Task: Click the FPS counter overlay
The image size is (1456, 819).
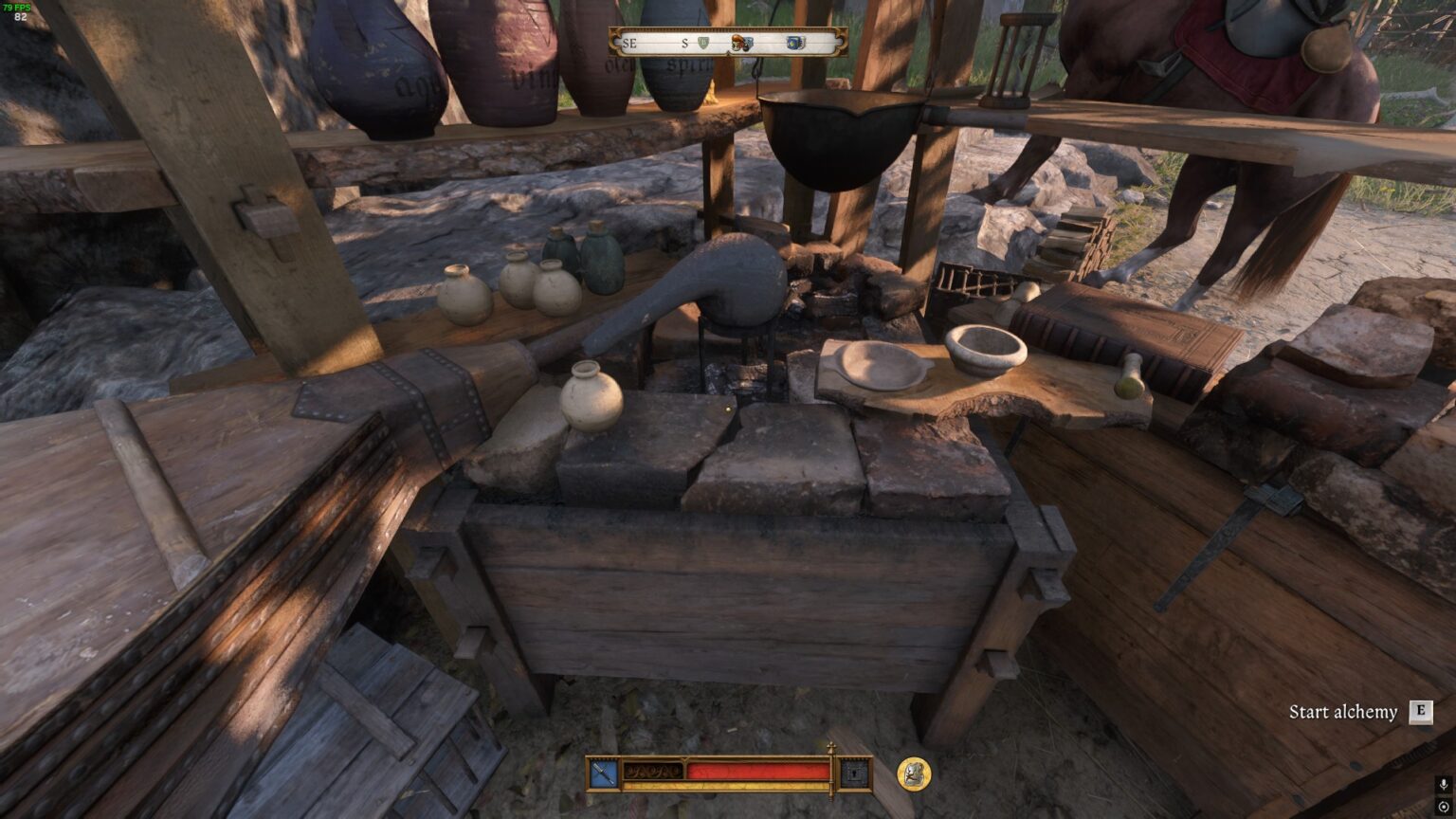Action: click(14, 9)
